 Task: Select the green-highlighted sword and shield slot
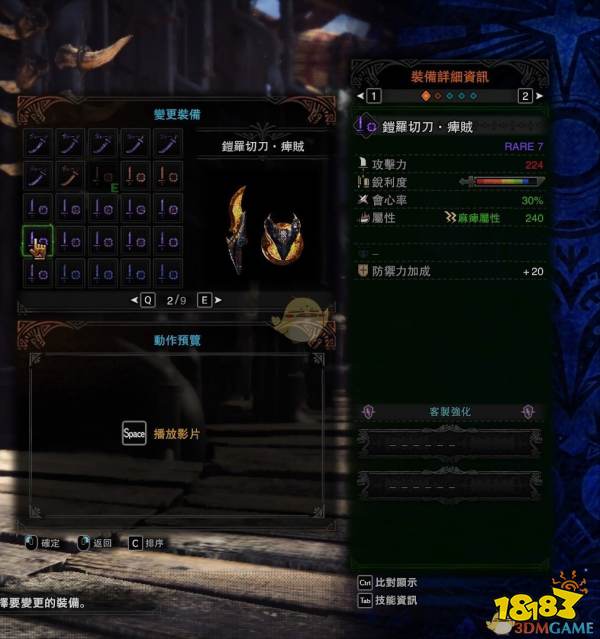(x=38, y=241)
